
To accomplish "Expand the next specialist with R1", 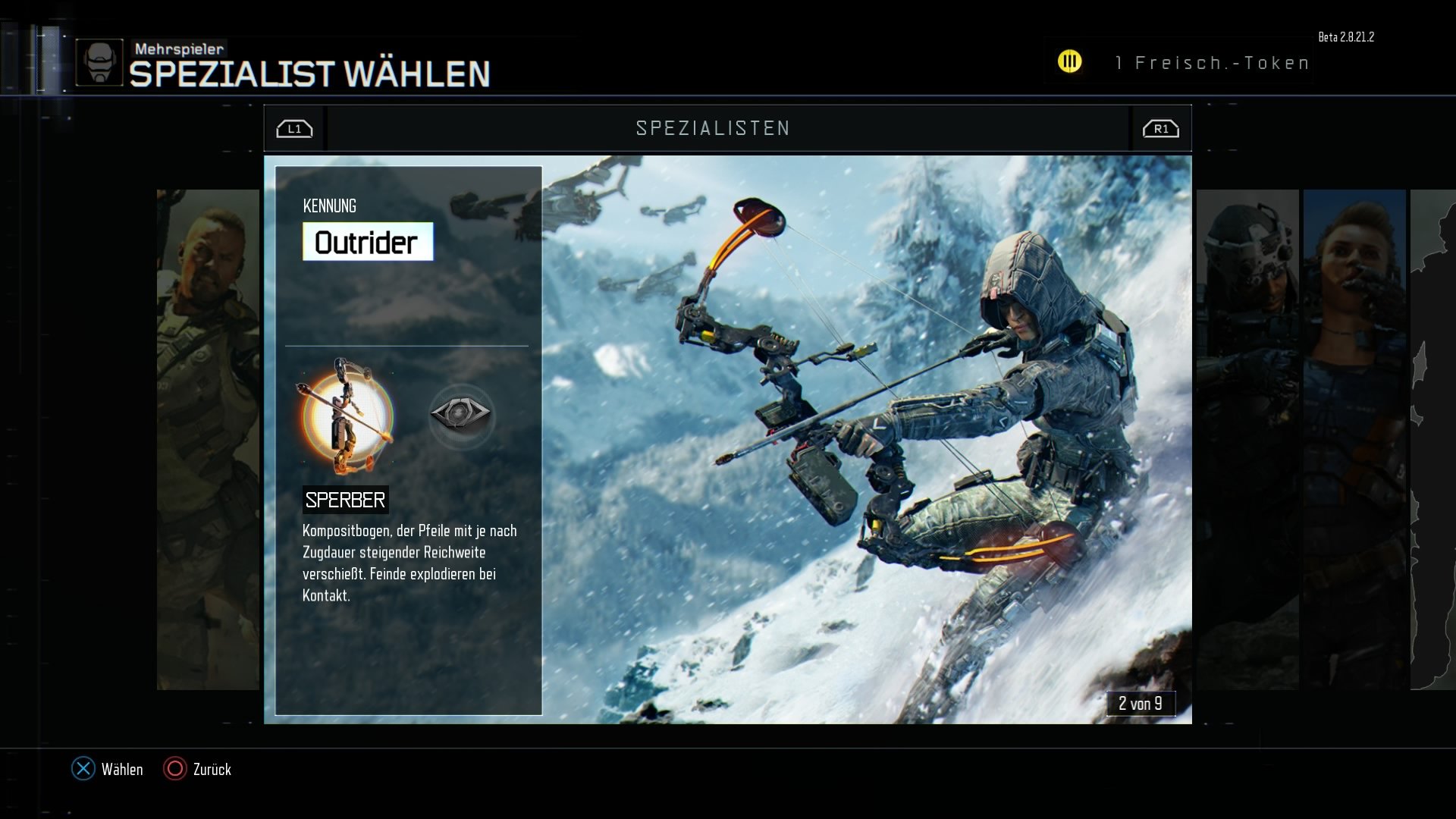I will (x=1161, y=128).
